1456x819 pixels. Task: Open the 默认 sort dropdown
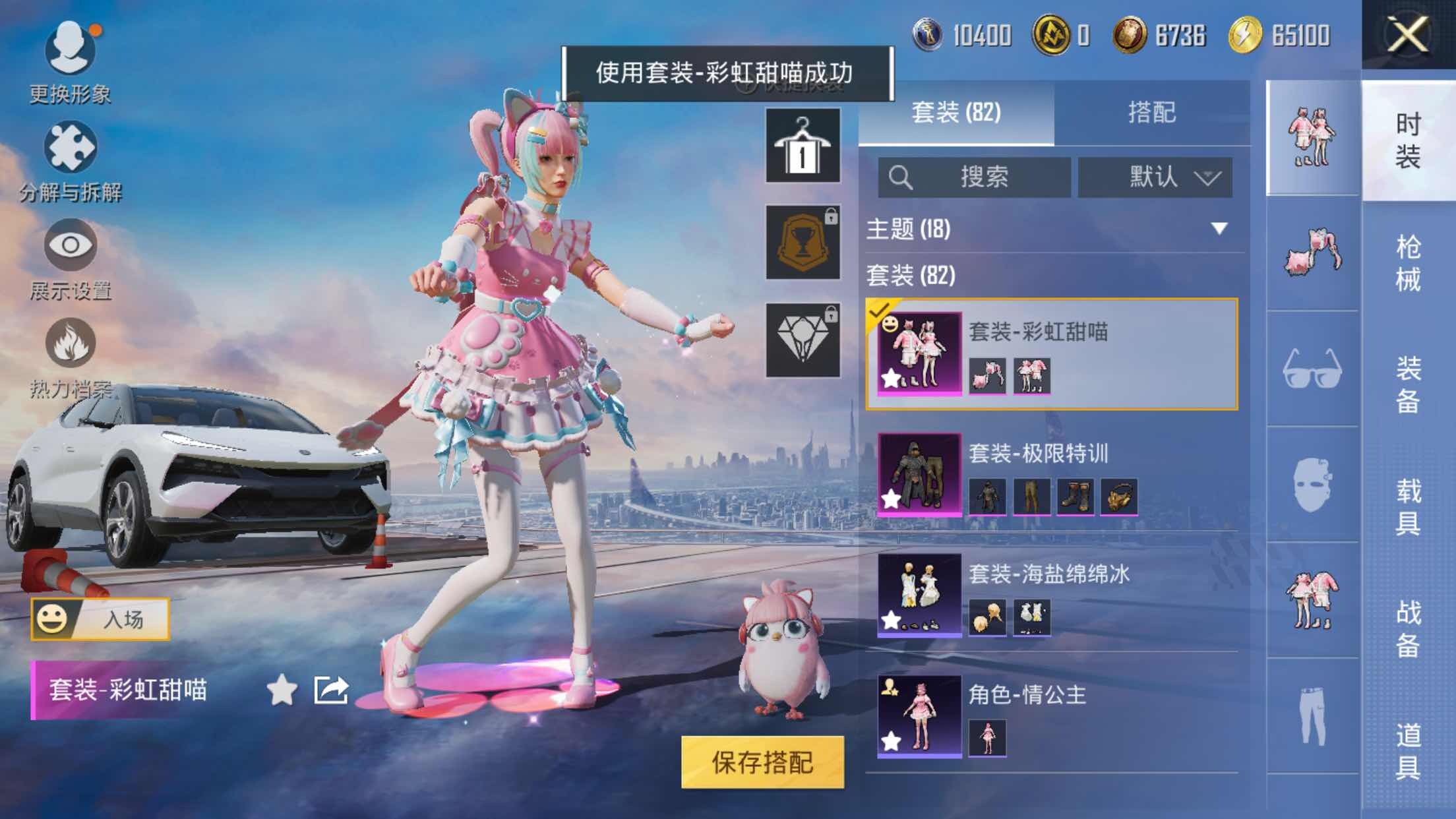tap(1155, 177)
